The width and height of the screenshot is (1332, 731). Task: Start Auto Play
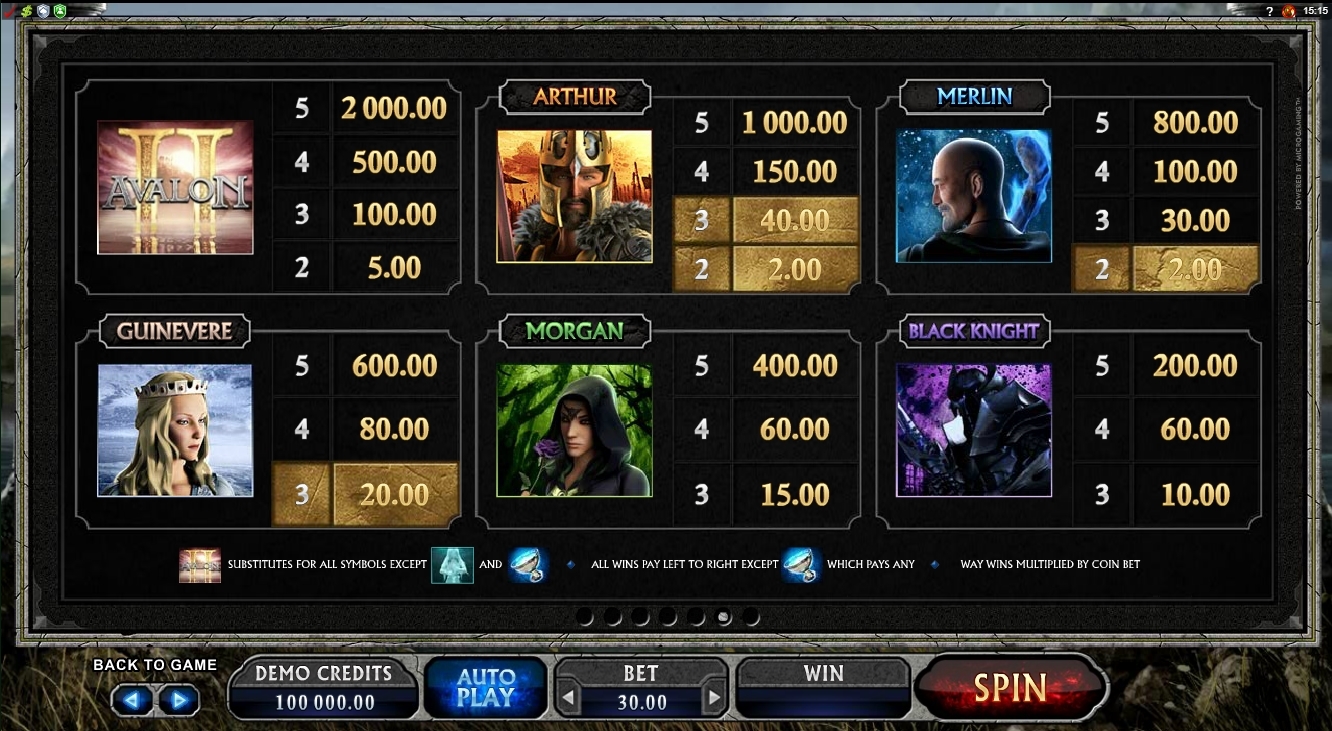tap(486, 688)
